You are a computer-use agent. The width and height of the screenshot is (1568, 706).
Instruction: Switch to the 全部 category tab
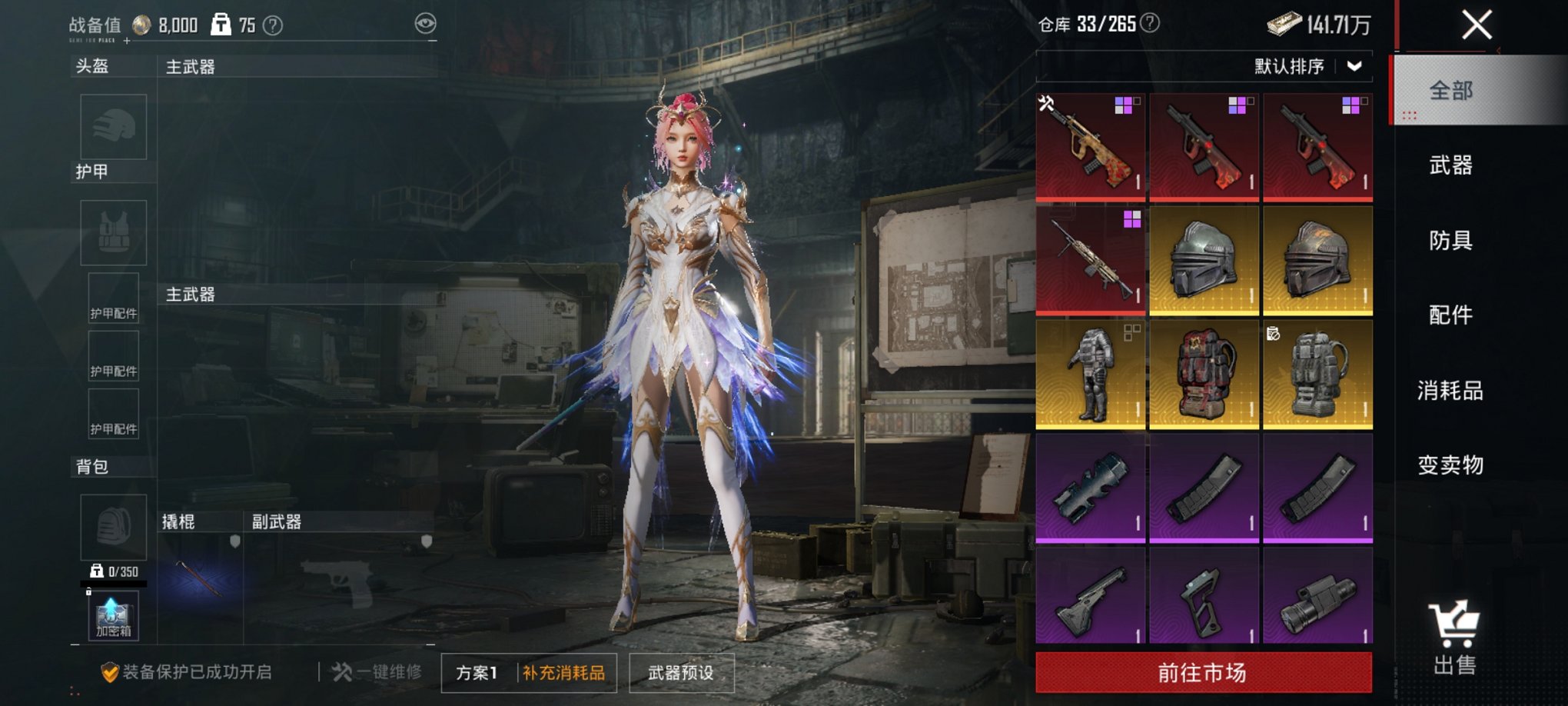pos(1450,91)
